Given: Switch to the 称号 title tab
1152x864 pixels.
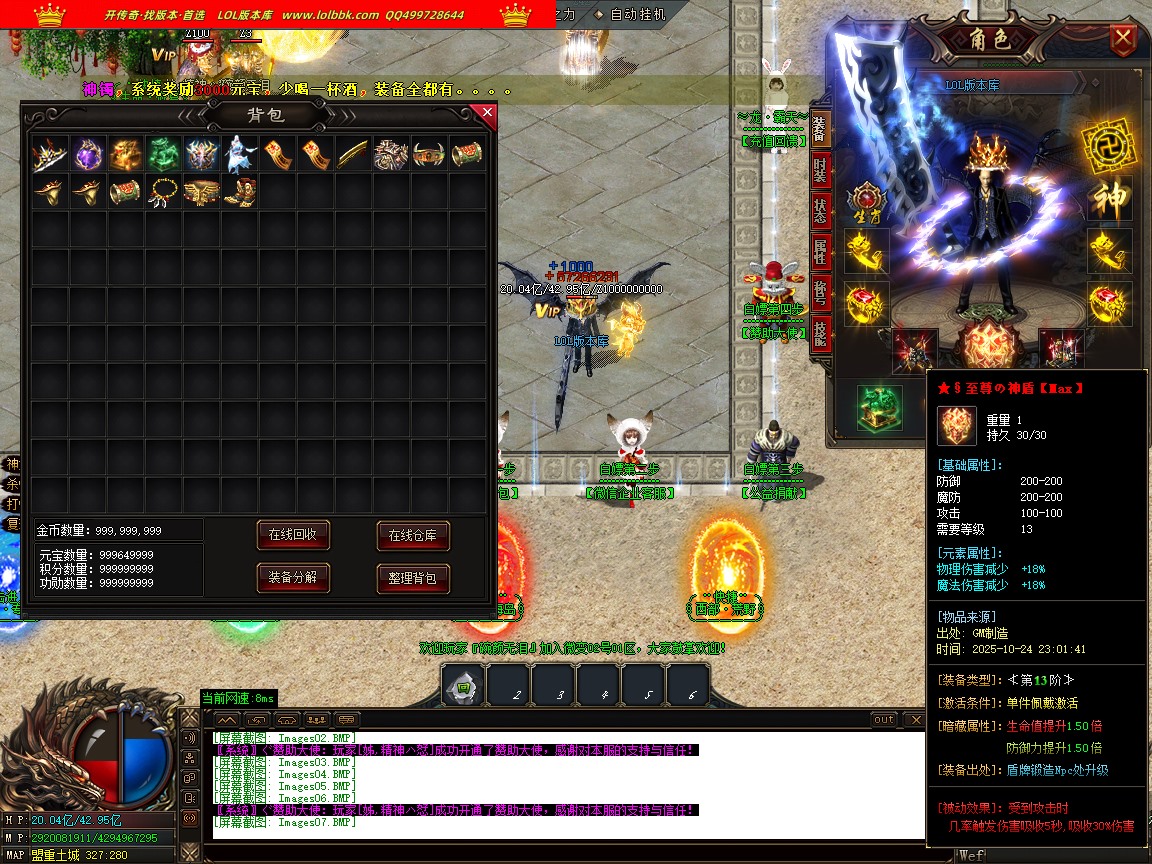Looking at the screenshot, I should click(x=820, y=295).
